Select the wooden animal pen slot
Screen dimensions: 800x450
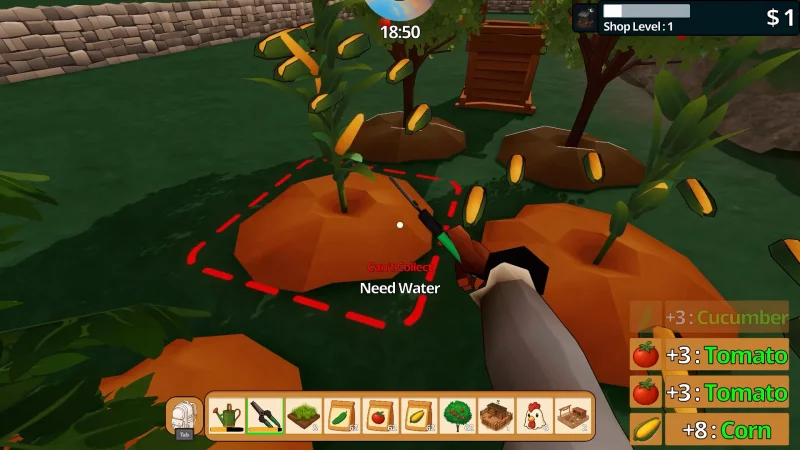(x=495, y=414)
